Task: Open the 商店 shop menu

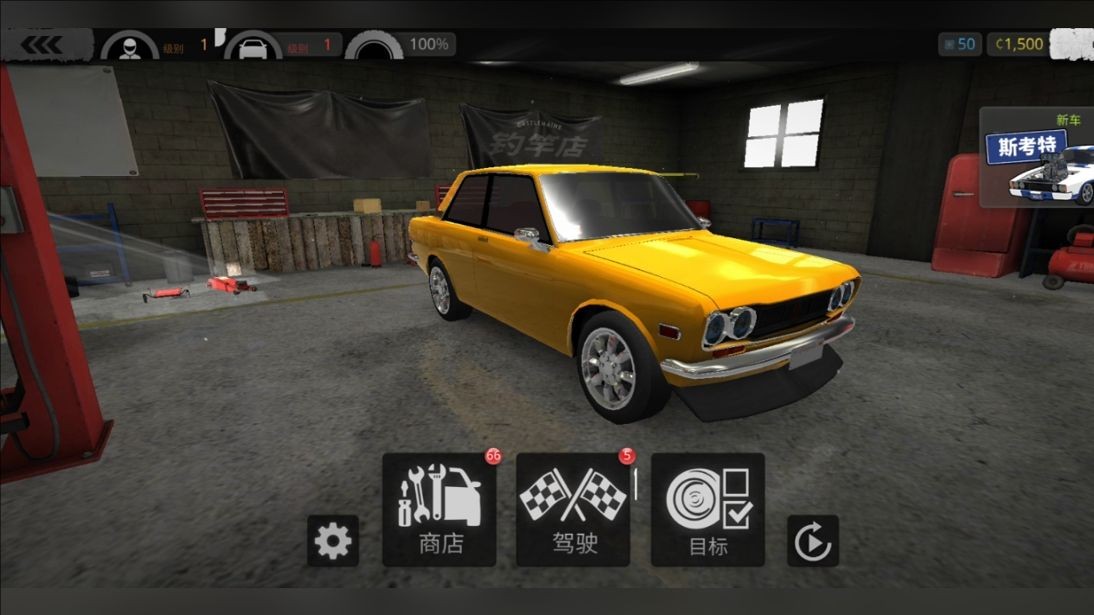Action: point(439,509)
